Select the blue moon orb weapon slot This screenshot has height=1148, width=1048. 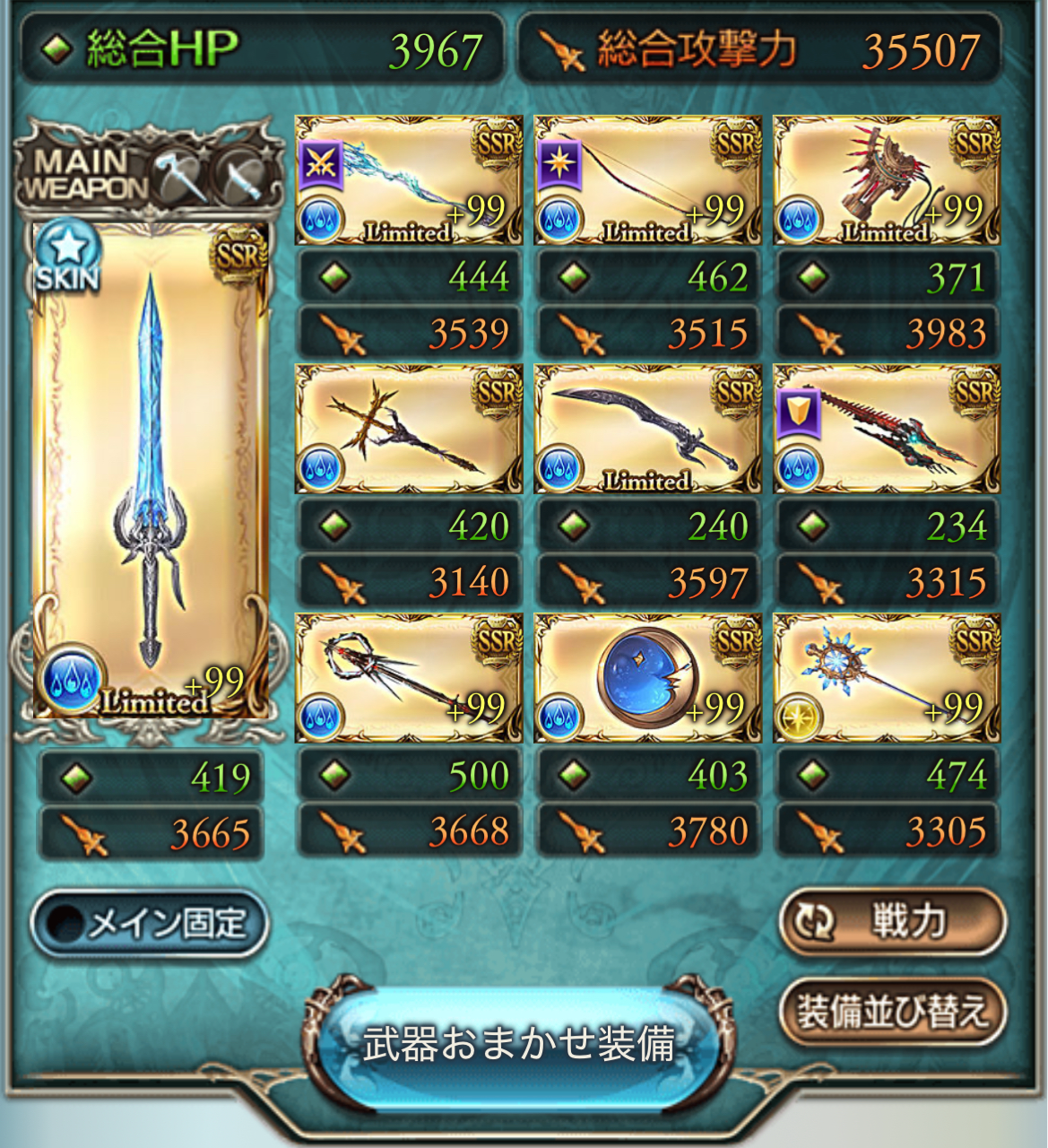pyautogui.click(x=647, y=678)
